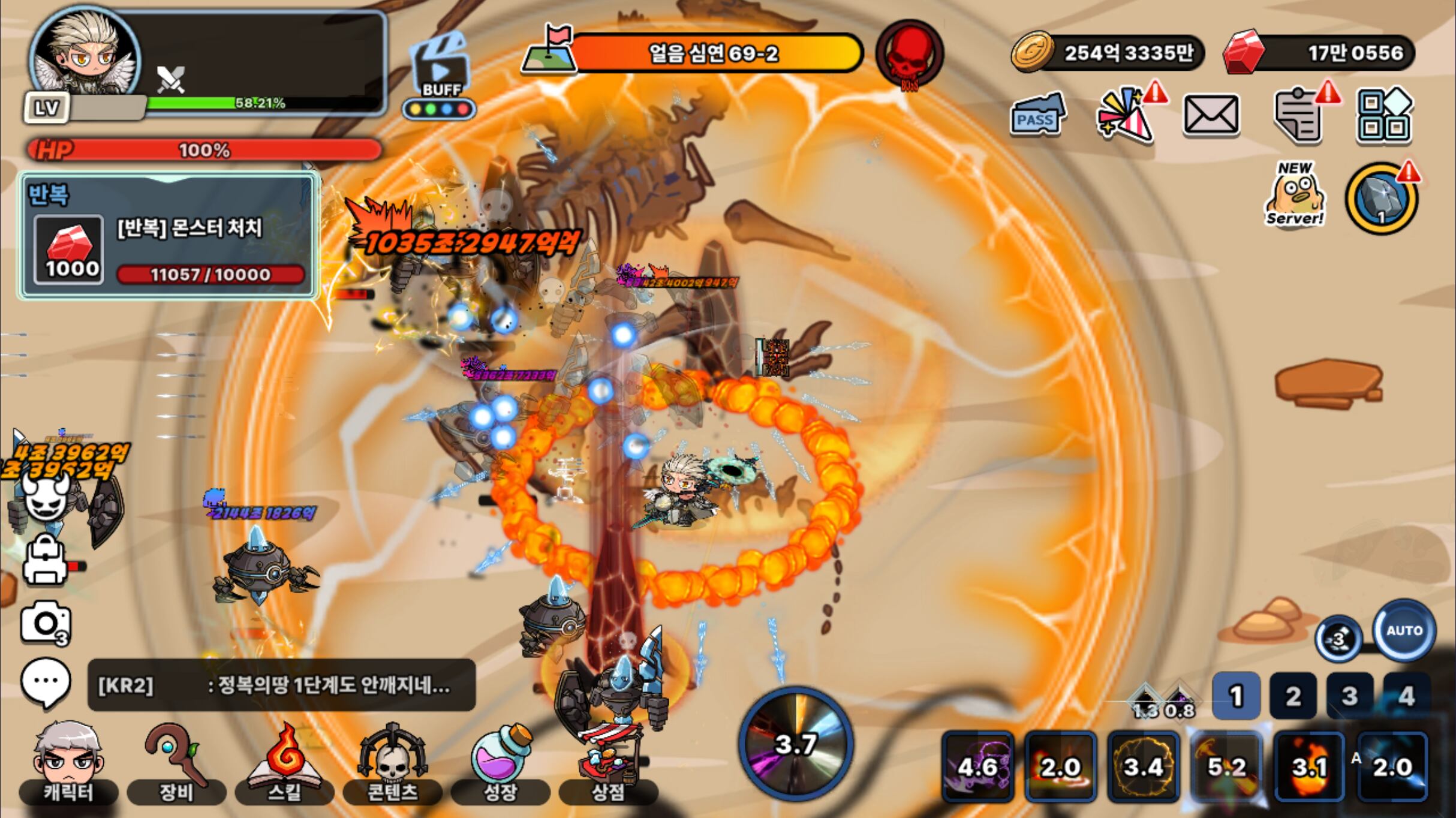Challenge the red skull boss
Viewport: 1456px width, 818px height.
pyautogui.click(x=909, y=54)
